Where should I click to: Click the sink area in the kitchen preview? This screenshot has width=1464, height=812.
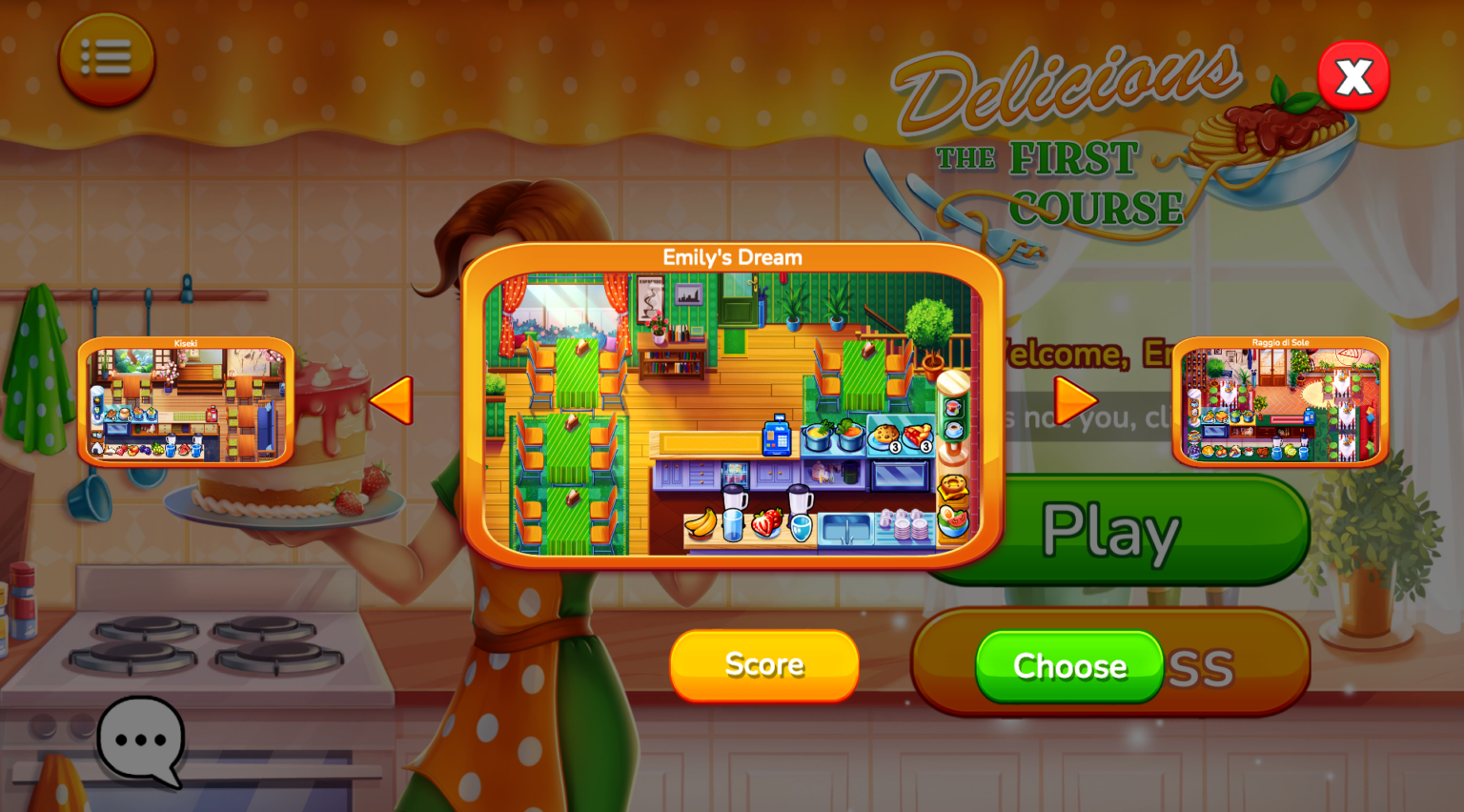[x=846, y=524]
